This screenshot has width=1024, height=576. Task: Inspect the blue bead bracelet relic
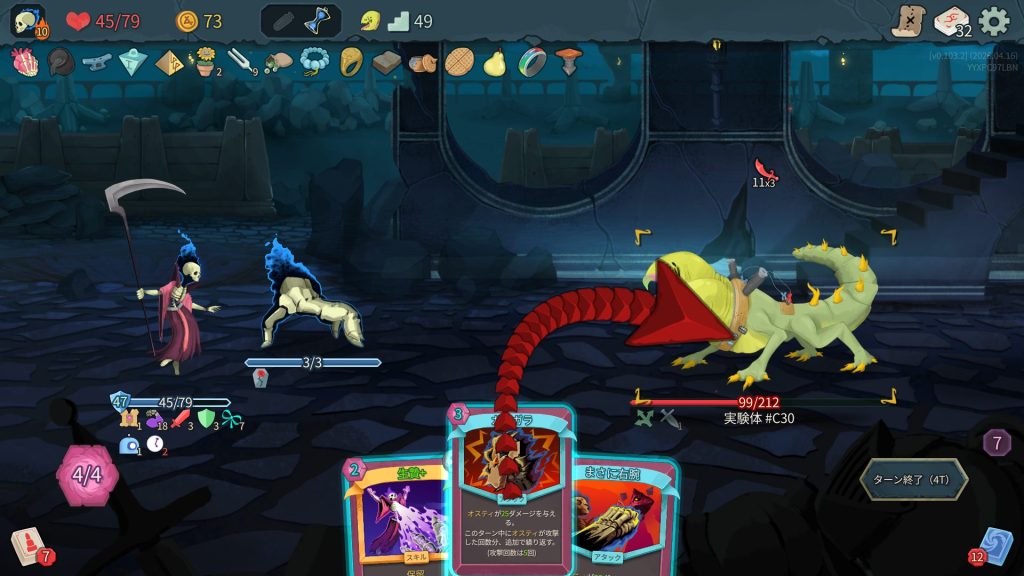[x=314, y=62]
